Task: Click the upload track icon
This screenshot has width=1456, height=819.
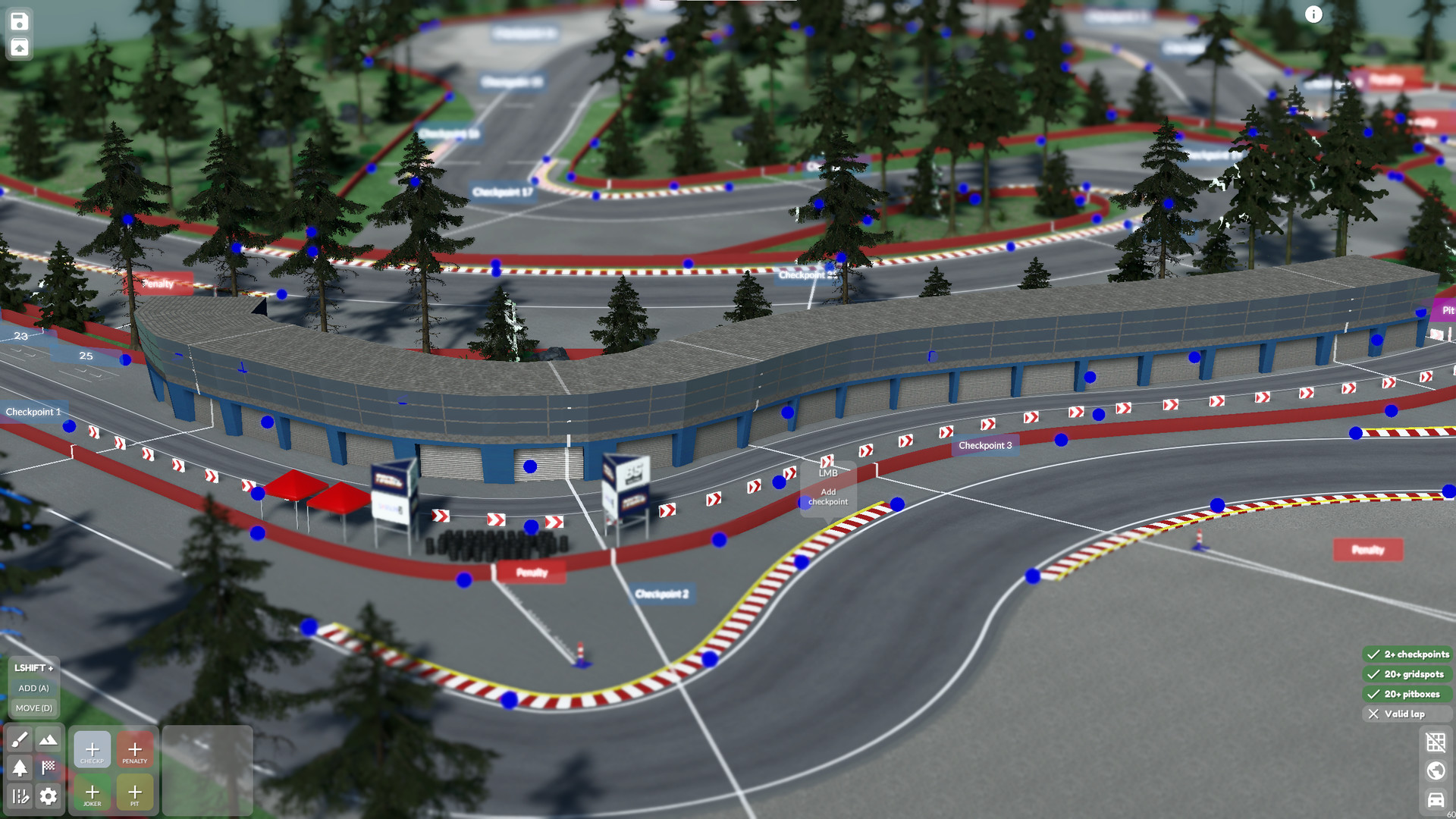Action: [18, 47]
